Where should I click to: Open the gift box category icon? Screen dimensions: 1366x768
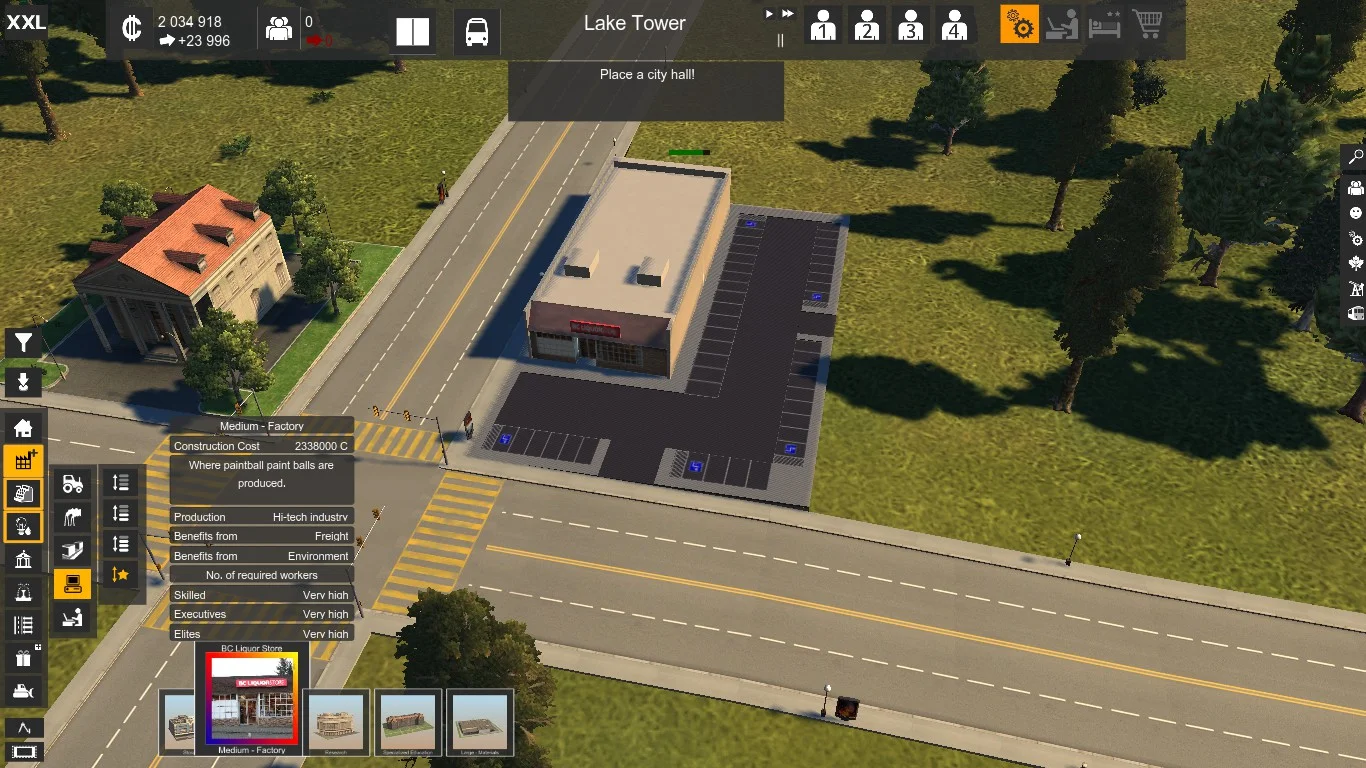(x=23, y=658)
